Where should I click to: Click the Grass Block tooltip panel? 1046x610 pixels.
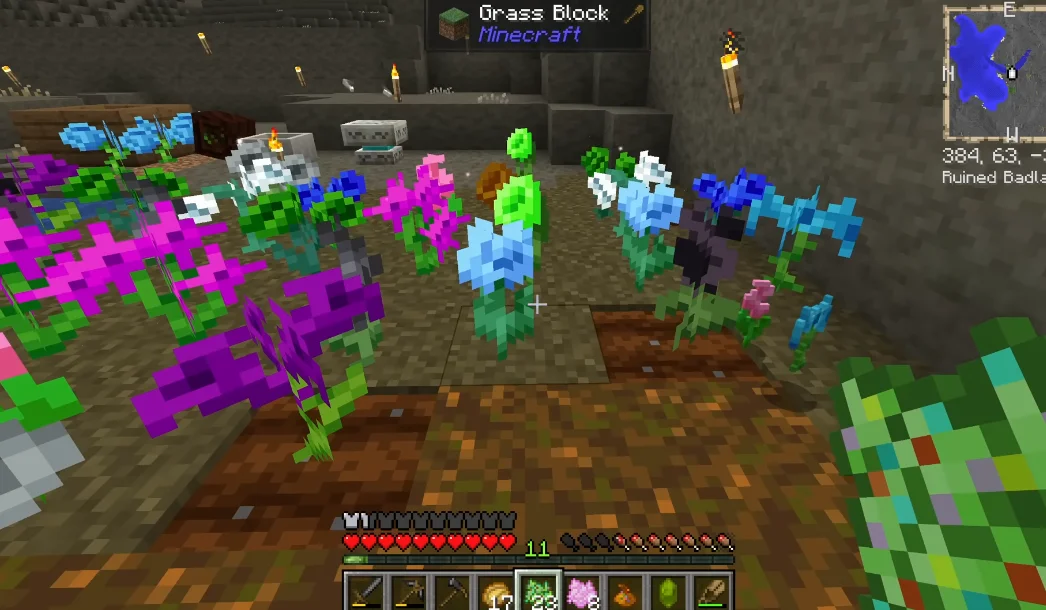pyautogui.click(x=537, y=25)
